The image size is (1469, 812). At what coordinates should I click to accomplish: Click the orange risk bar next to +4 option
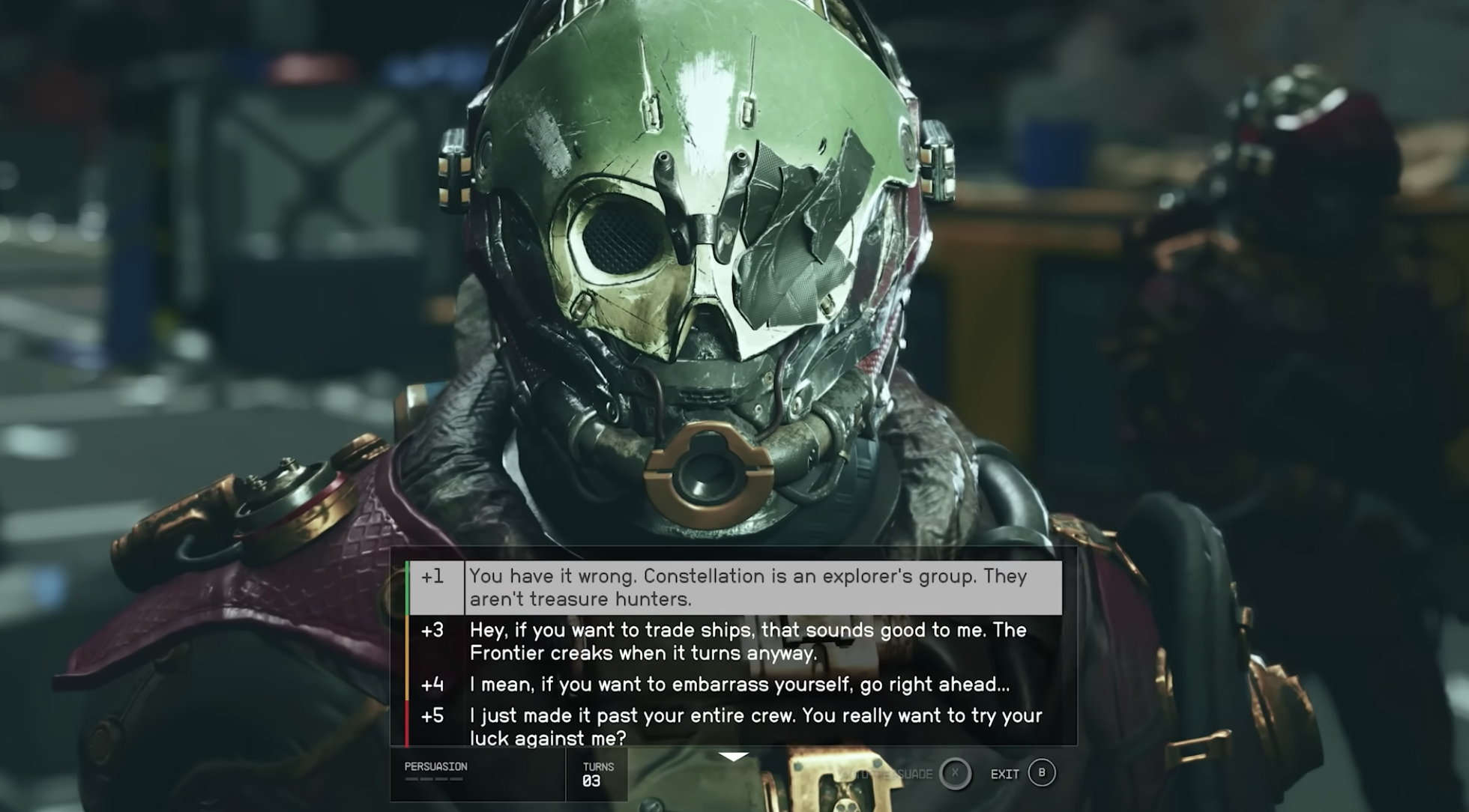click(407, 683)
